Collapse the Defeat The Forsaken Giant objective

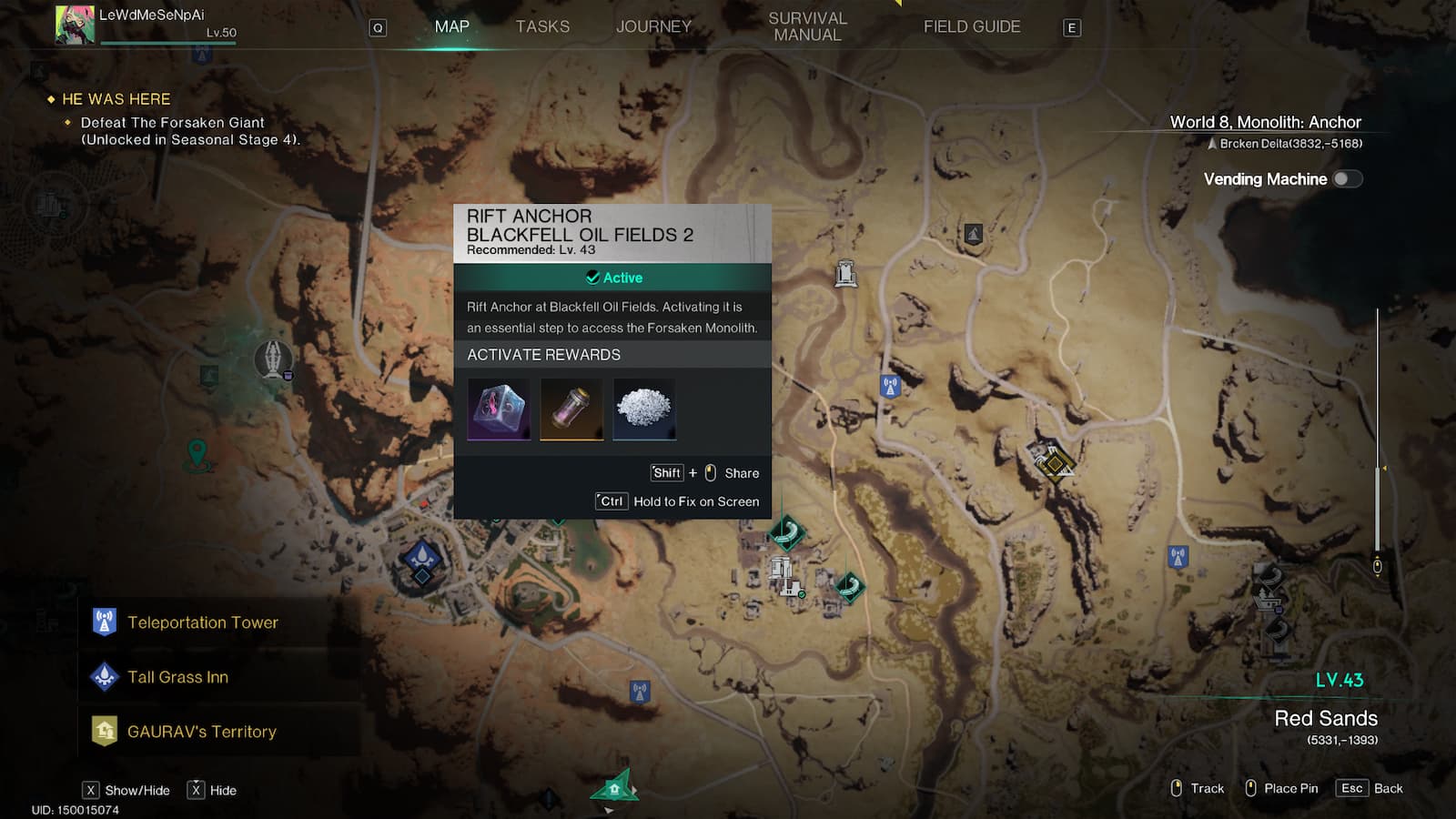click(x=169, y=122)
